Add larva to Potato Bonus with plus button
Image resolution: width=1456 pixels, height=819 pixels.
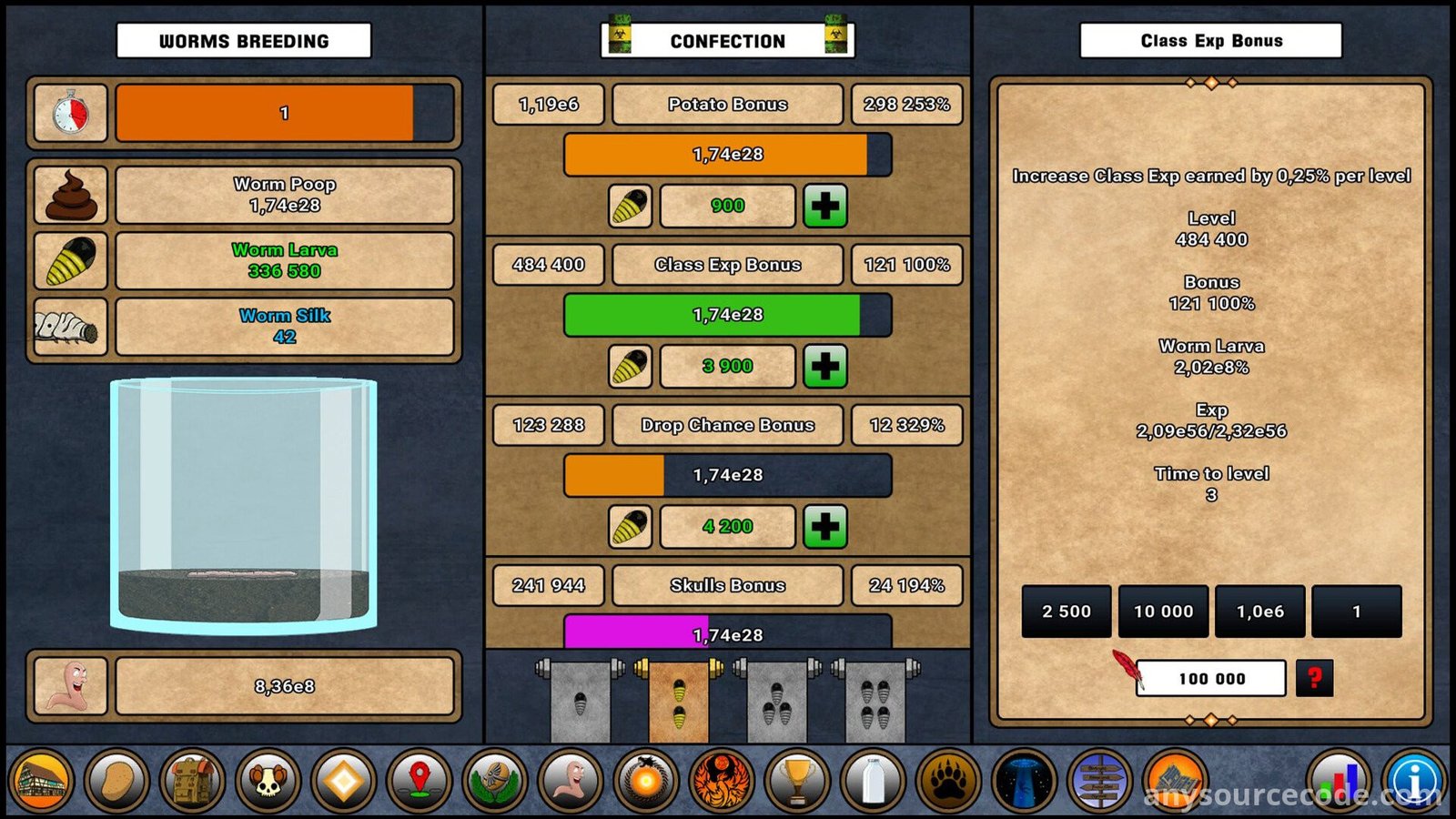(824, 206)
